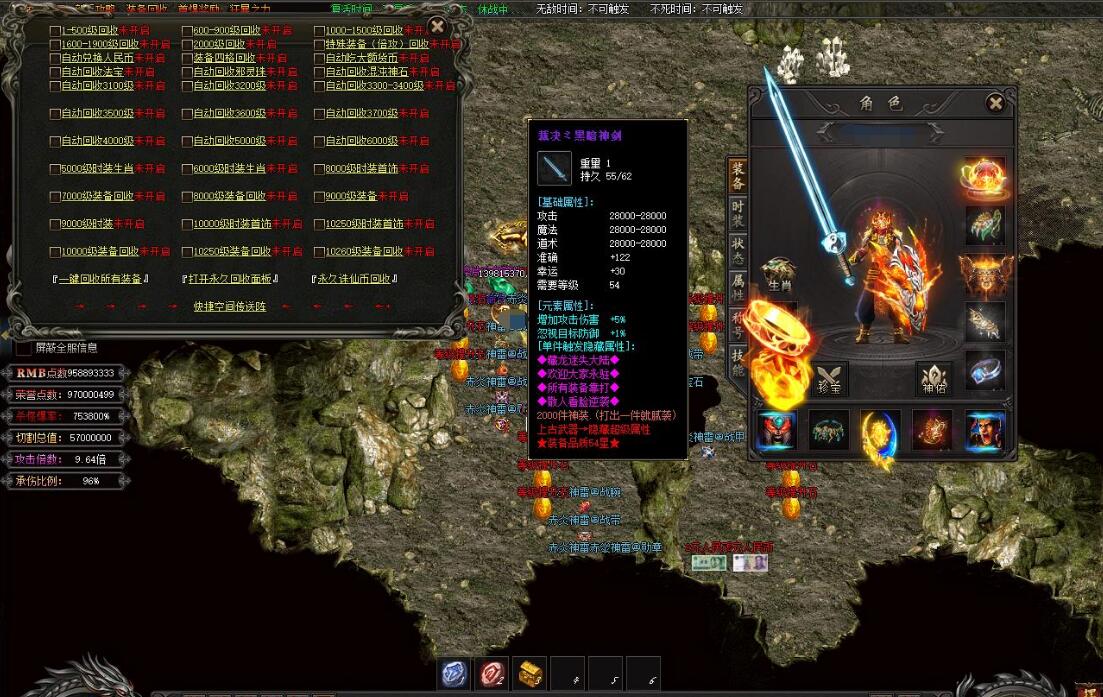Select the 永久诛仙币回收 link
Image resolution: width=1103 pixels, height=697 pixels.
(355, 279)
